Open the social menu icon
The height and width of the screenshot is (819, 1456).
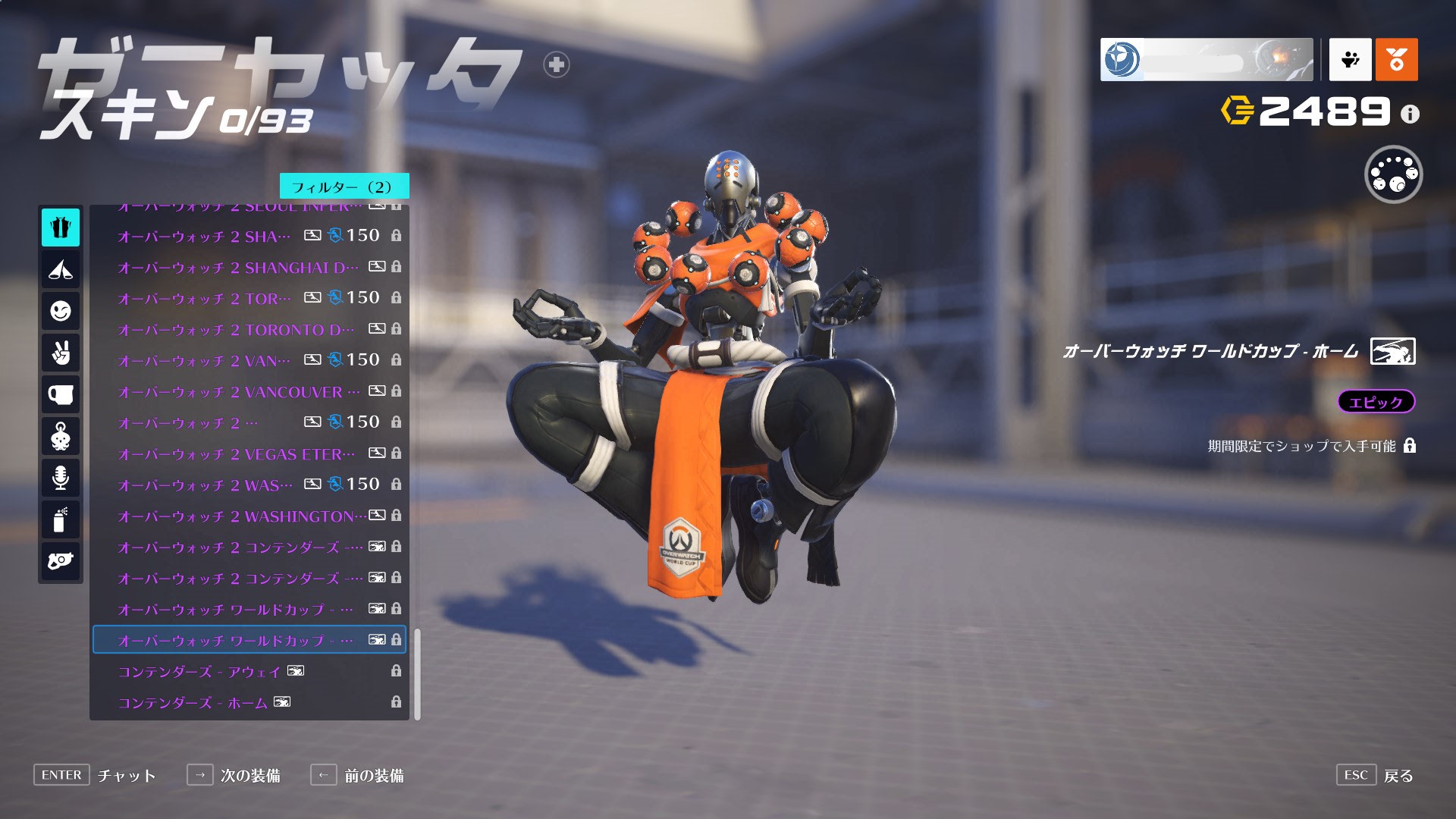click(1350, 59)
